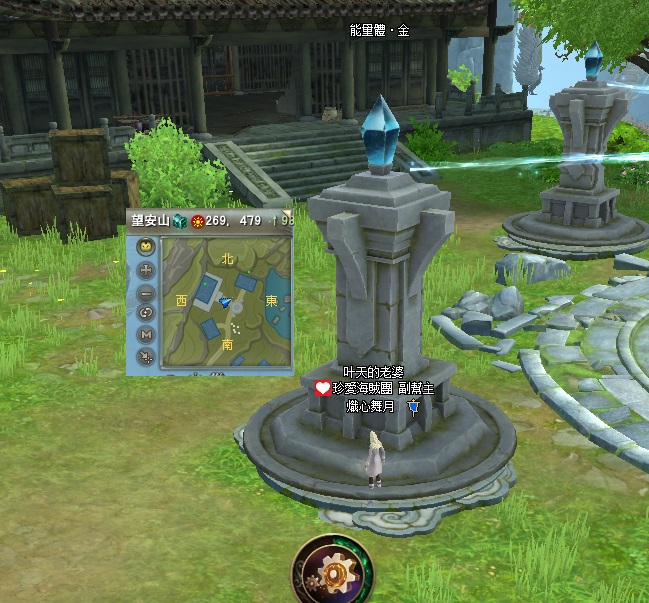649x603 pixels.
Task: Open the world map with M button
Action: coord(146,335)
